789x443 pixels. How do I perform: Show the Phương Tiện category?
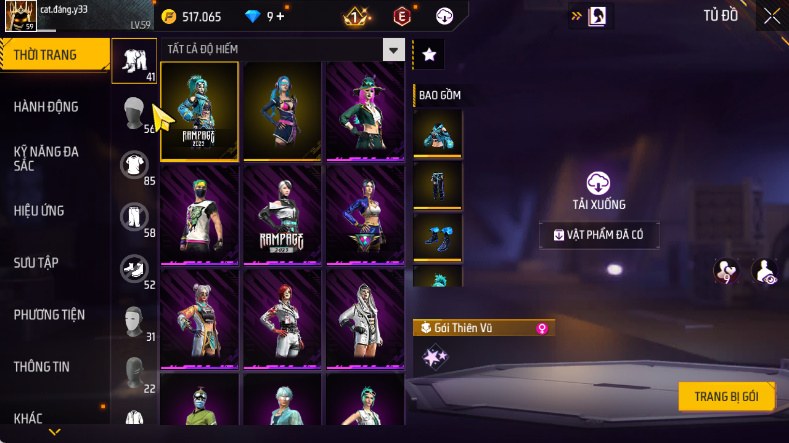click(x=49, y=314)
